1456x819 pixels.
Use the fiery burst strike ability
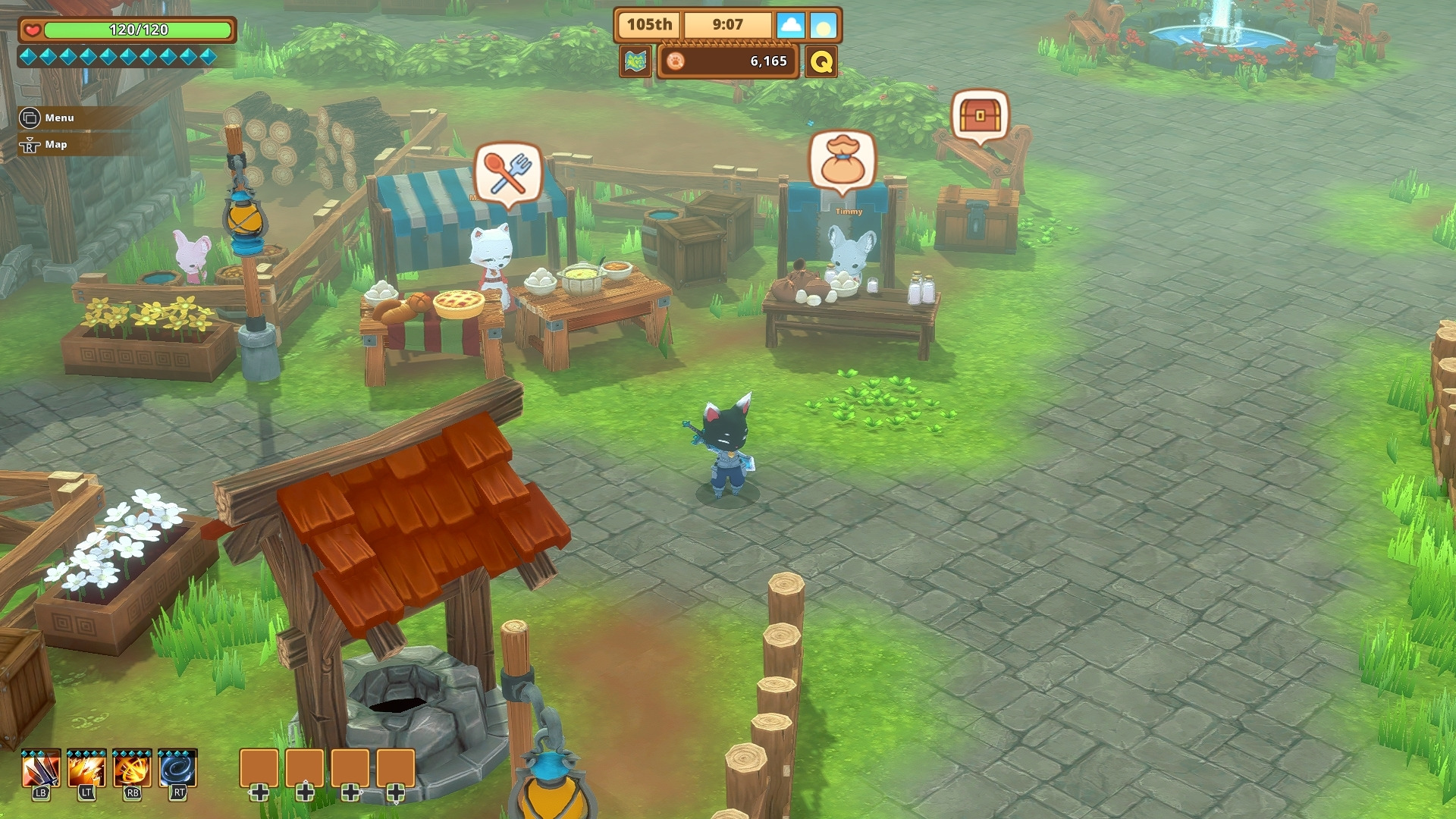86,769
